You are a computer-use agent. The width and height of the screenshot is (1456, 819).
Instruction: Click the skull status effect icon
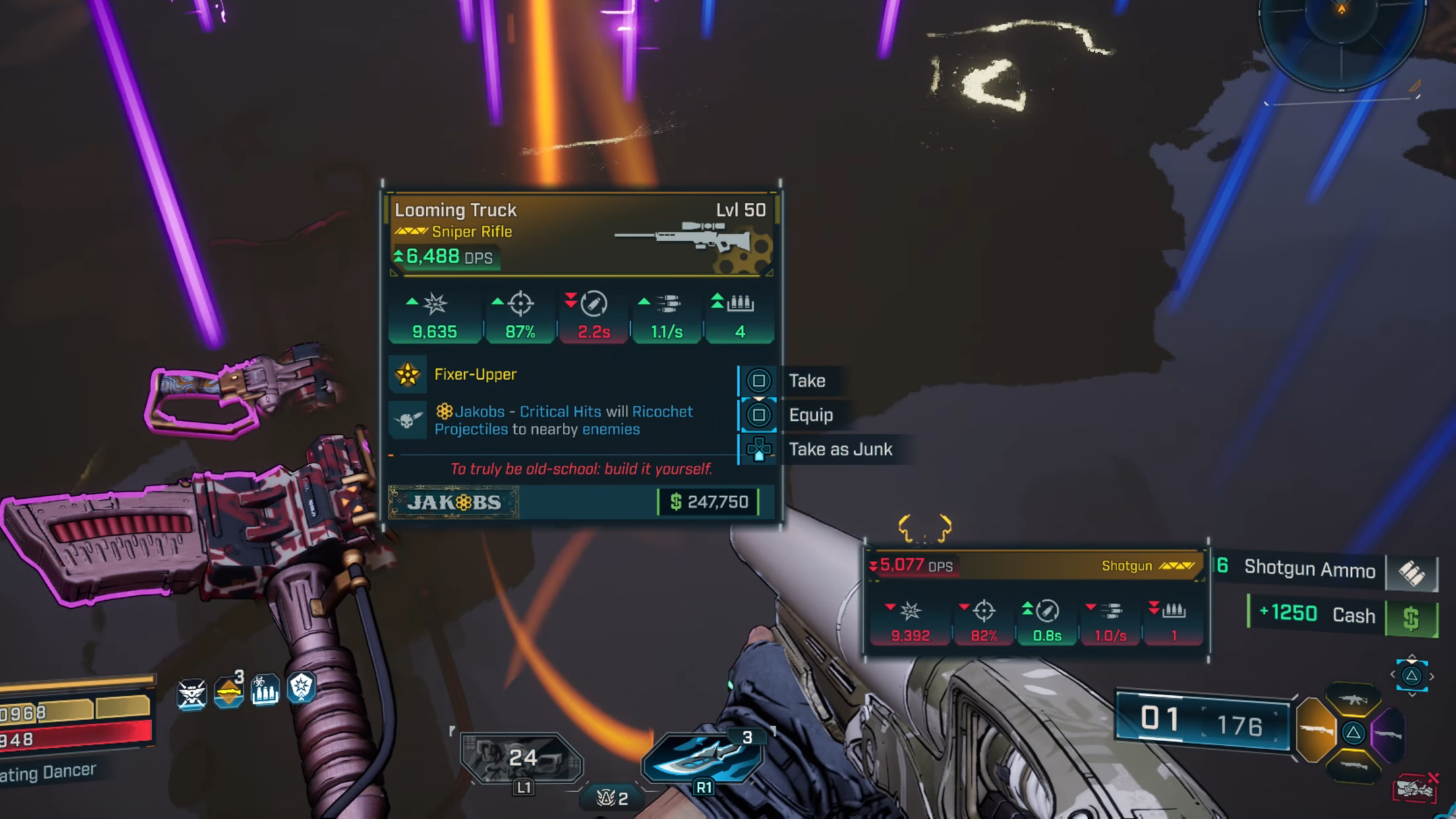pyautogui.click(x=191, y=693)
